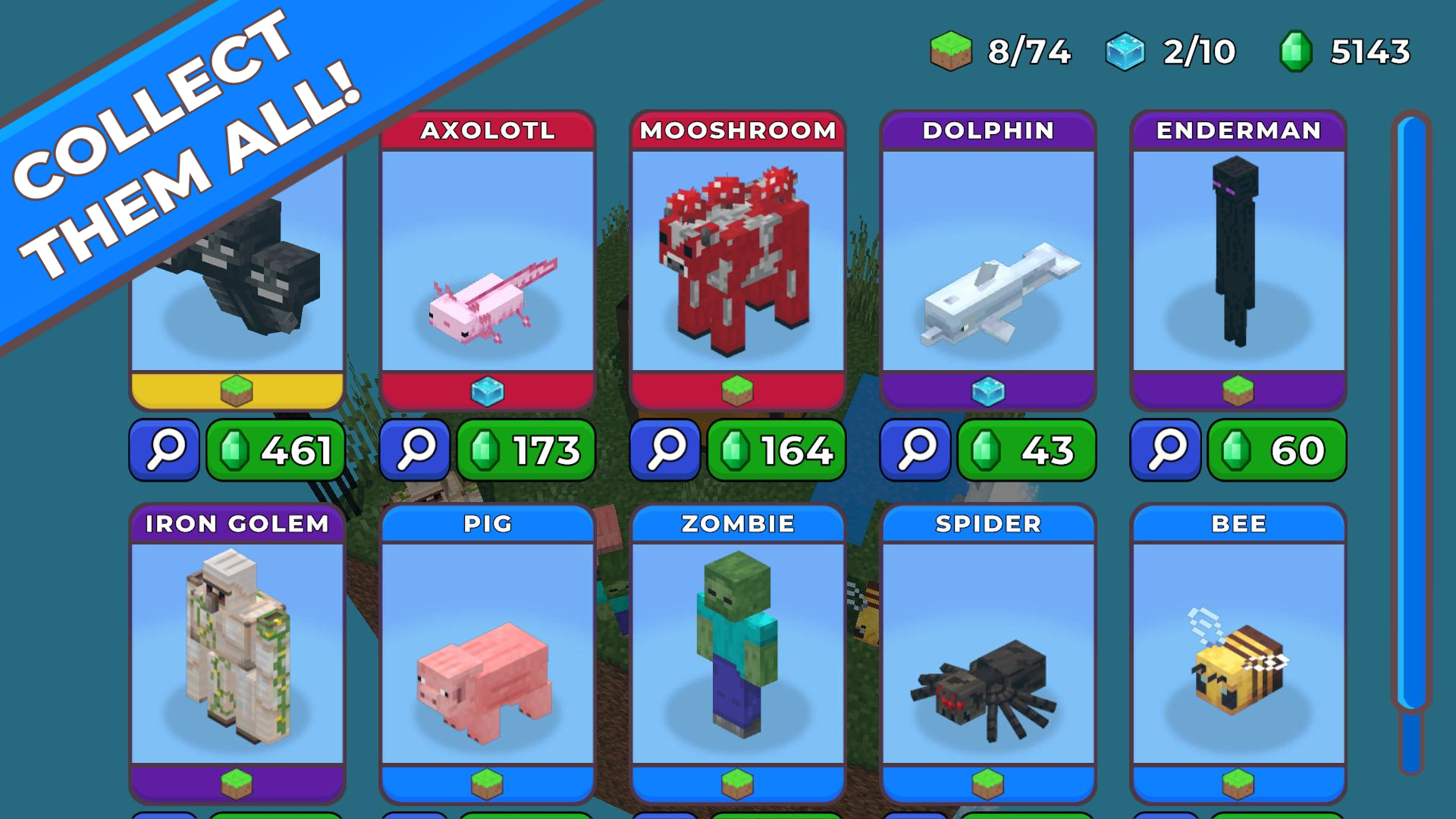Image resolution: width=1456 pixels, height=819 pixels.
Task: Open the magnifier preview for the Enderman card
Action: 1165,450
